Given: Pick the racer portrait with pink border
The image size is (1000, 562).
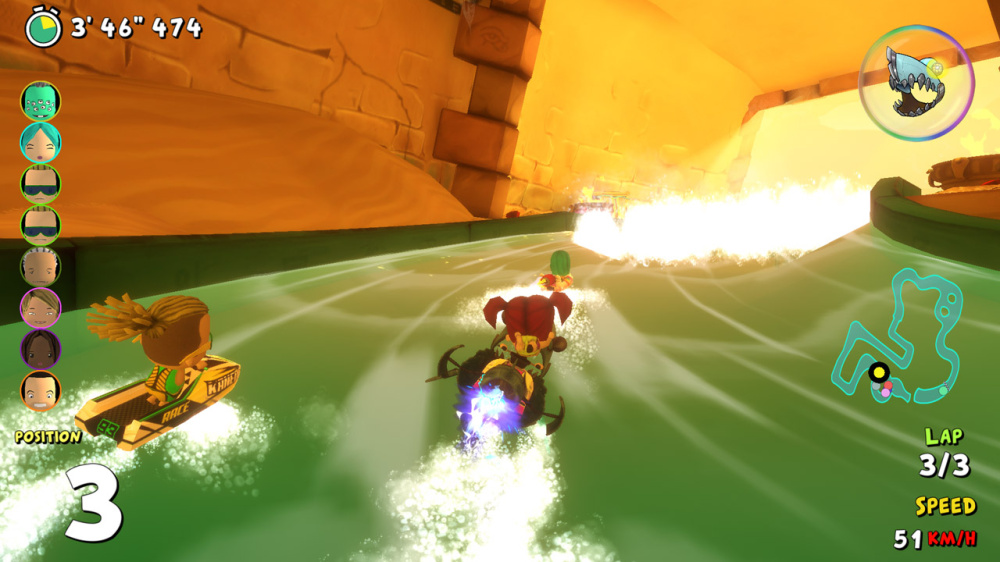Looking at the screenshot, I should pos(41,308).
